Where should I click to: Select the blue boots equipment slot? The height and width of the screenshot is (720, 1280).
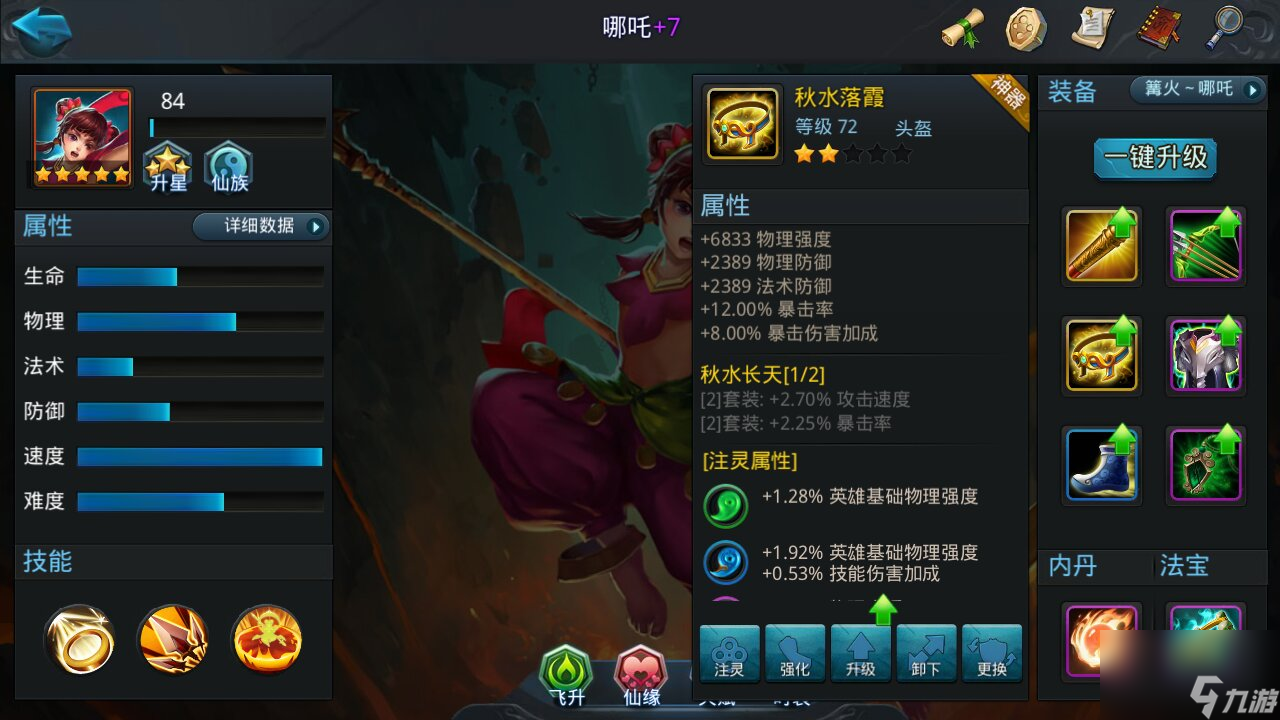1102,463
